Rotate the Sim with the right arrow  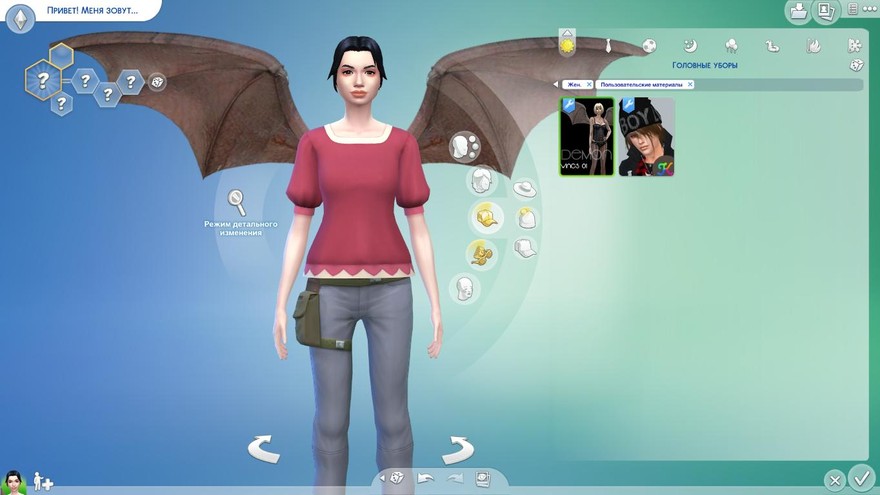point(456,449)
